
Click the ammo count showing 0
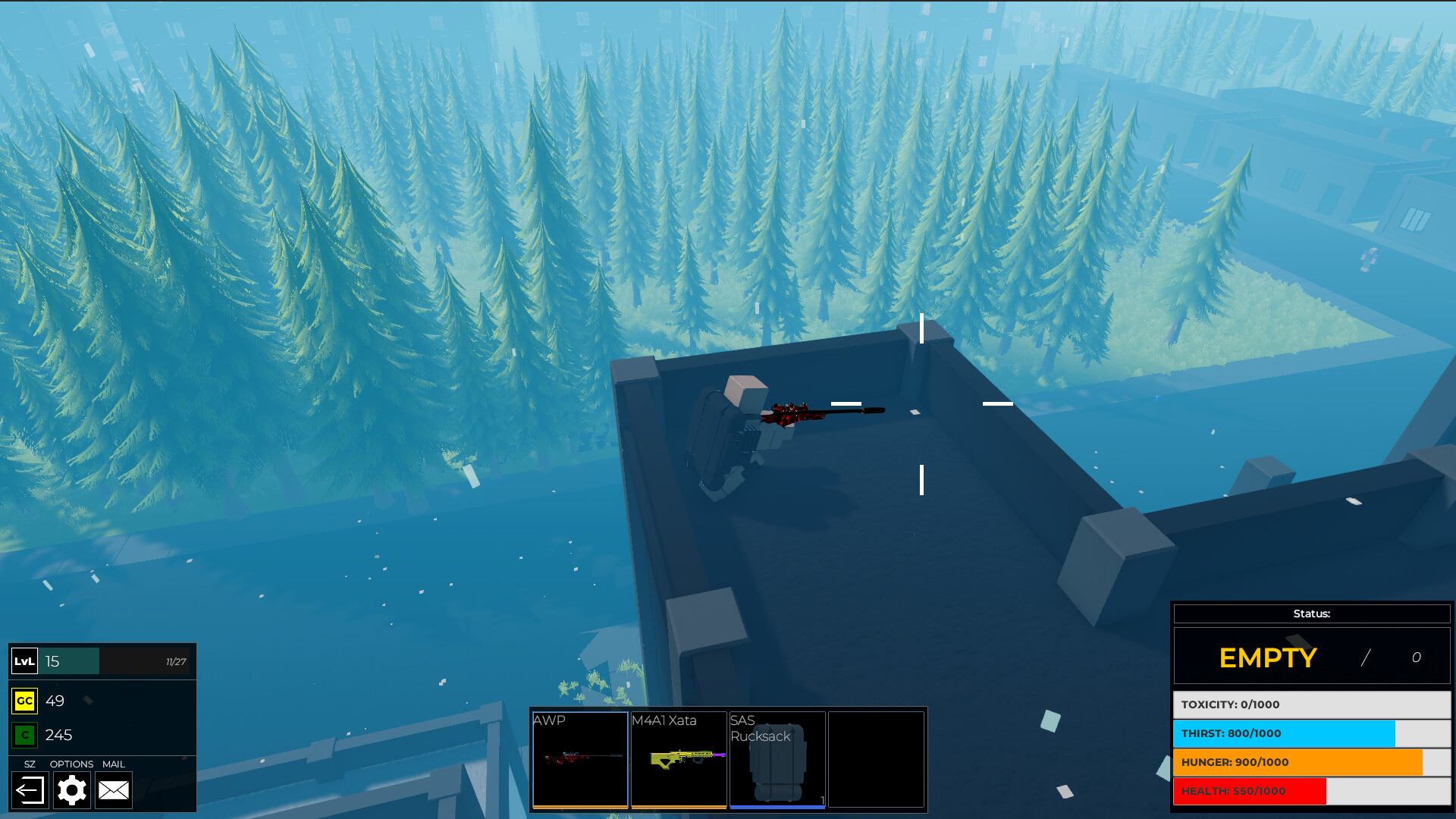pyautogui.click(x=1417, y=657)
